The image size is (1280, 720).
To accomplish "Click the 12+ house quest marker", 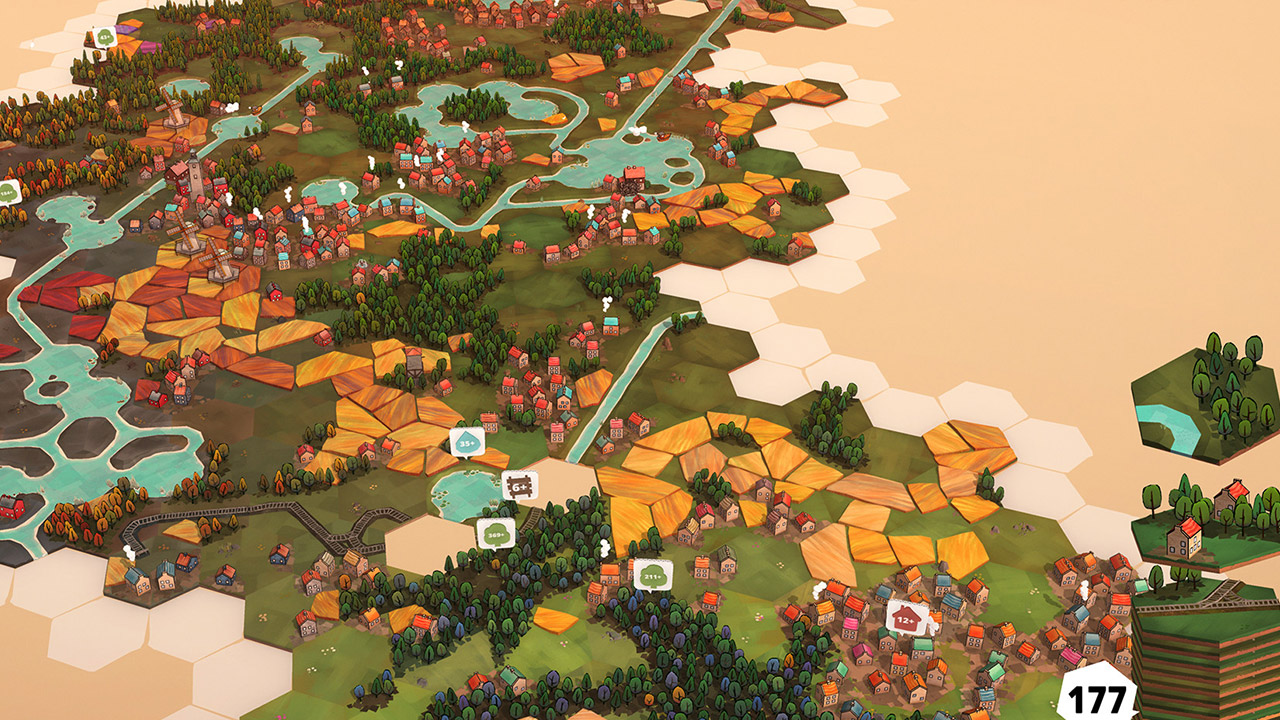I will pyautogui.click(x=906, y=616).
